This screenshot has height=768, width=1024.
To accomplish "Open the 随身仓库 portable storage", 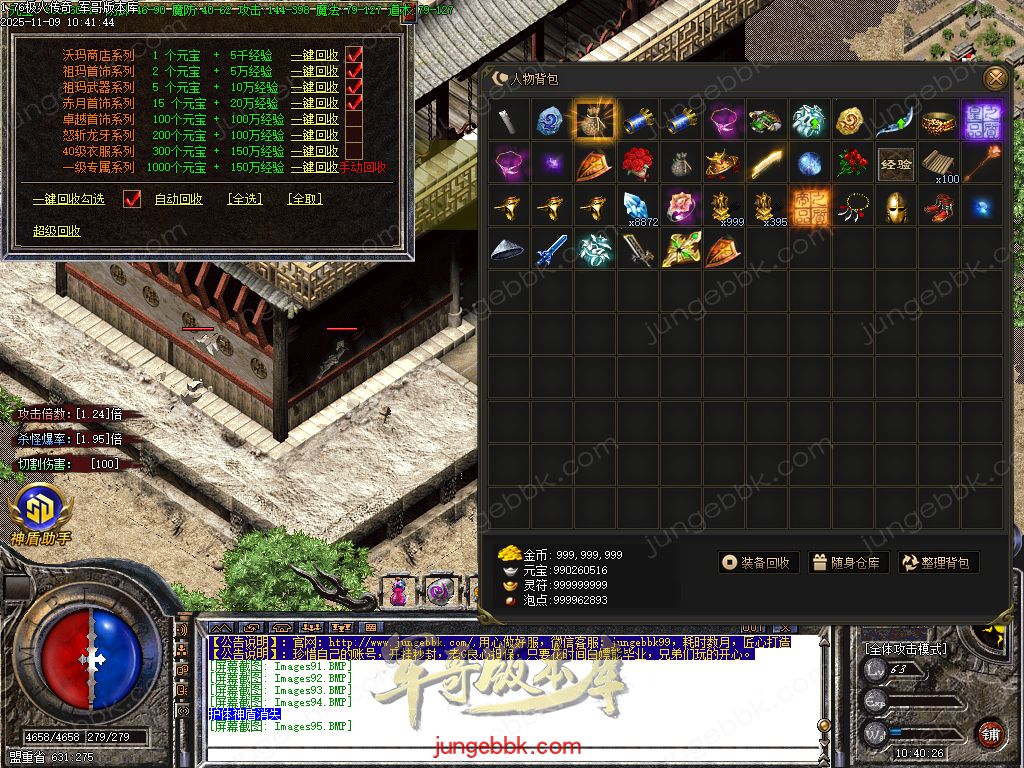I will coord(846,563).
